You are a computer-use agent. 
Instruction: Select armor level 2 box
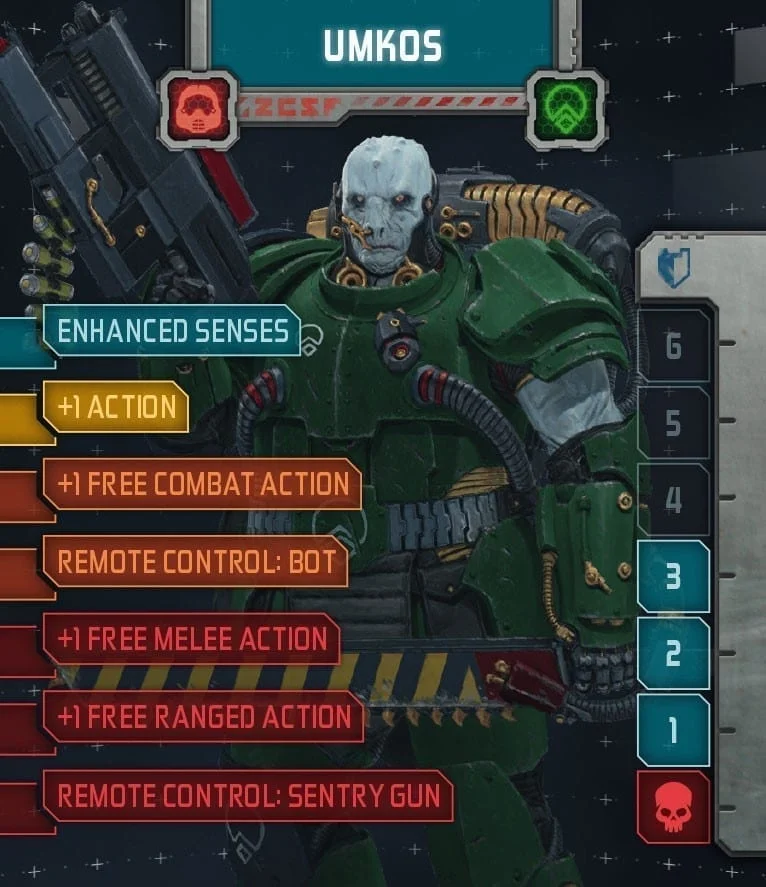(673, 653)
